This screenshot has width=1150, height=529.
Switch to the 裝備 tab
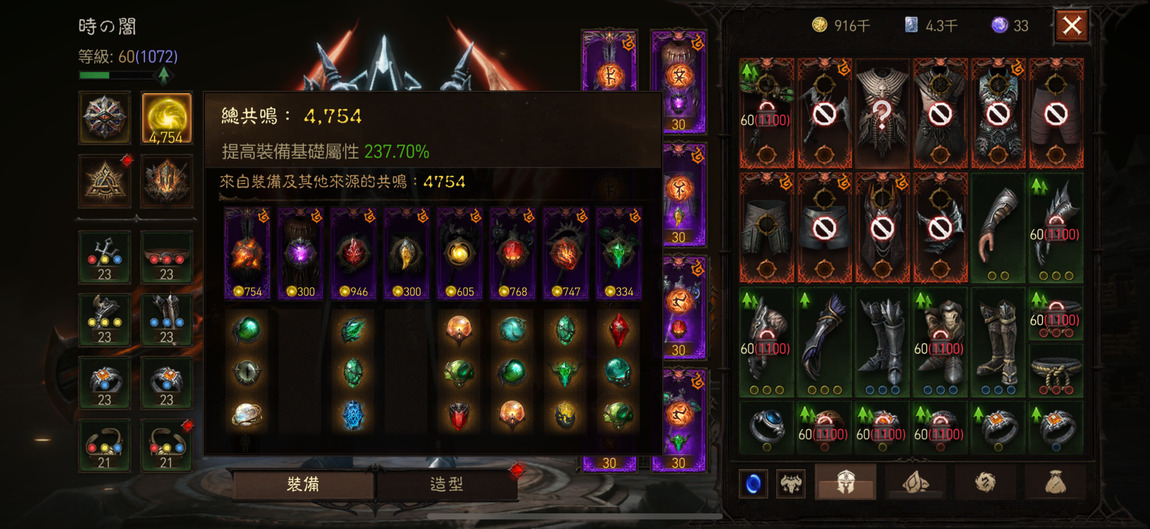(303, 485)
